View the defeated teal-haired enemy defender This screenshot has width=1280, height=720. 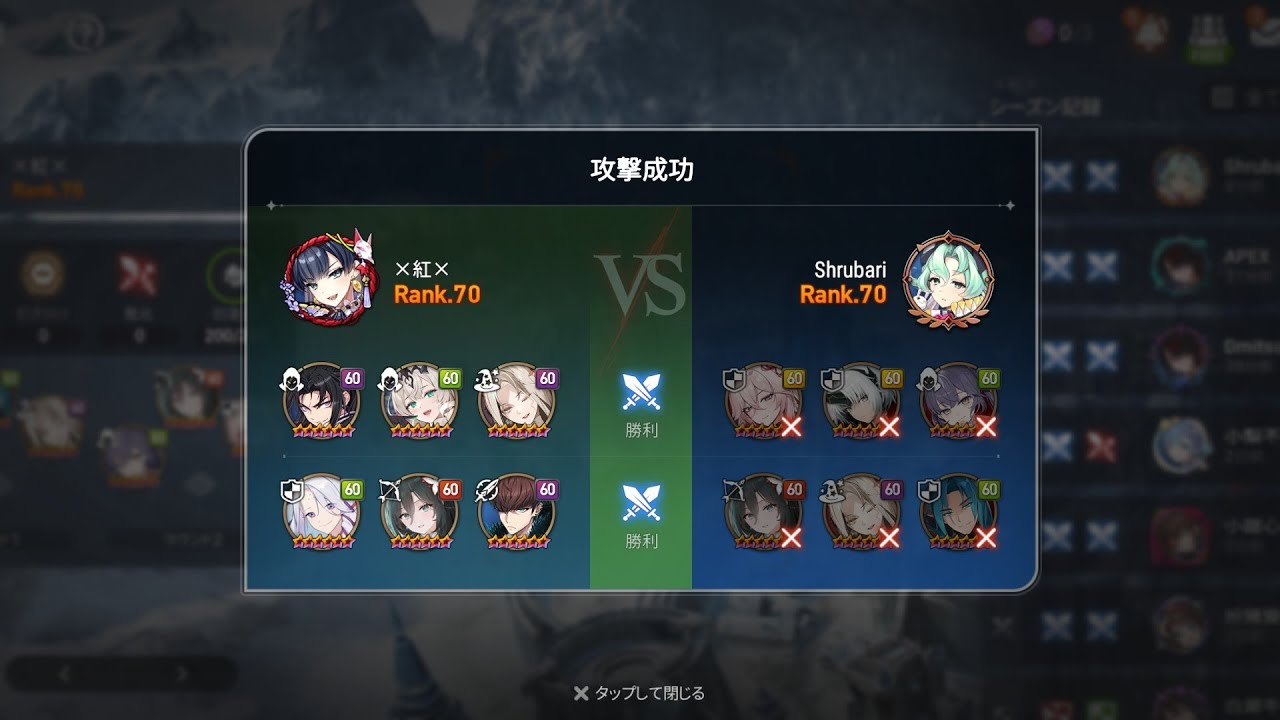(x=958, y=512)
